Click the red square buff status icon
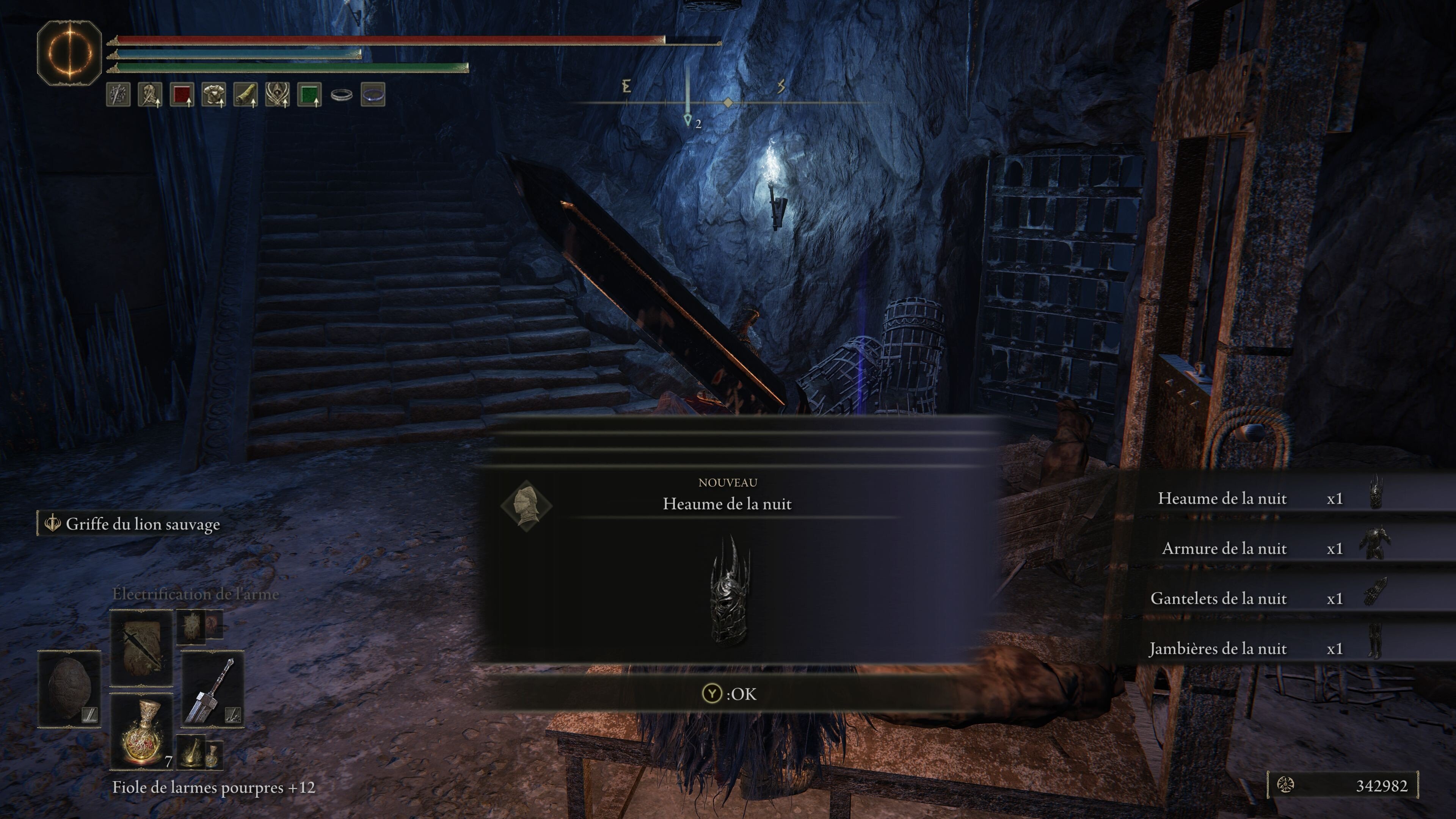The height and width of the screenshot is (819, 1456). tap(182, 94)
